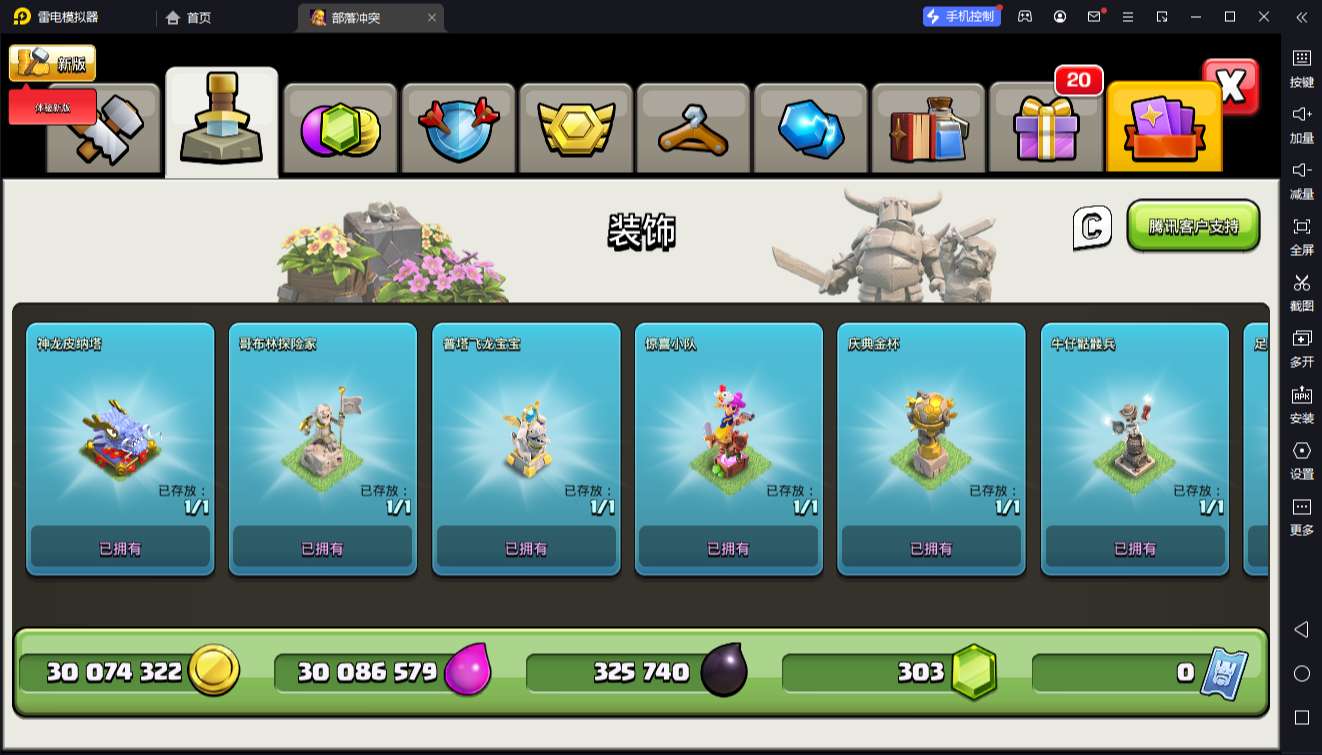This screenshot has width=1322, height=755.
Task: Click the 腾讯客户支持 green button
Action: click(1193, 226)
